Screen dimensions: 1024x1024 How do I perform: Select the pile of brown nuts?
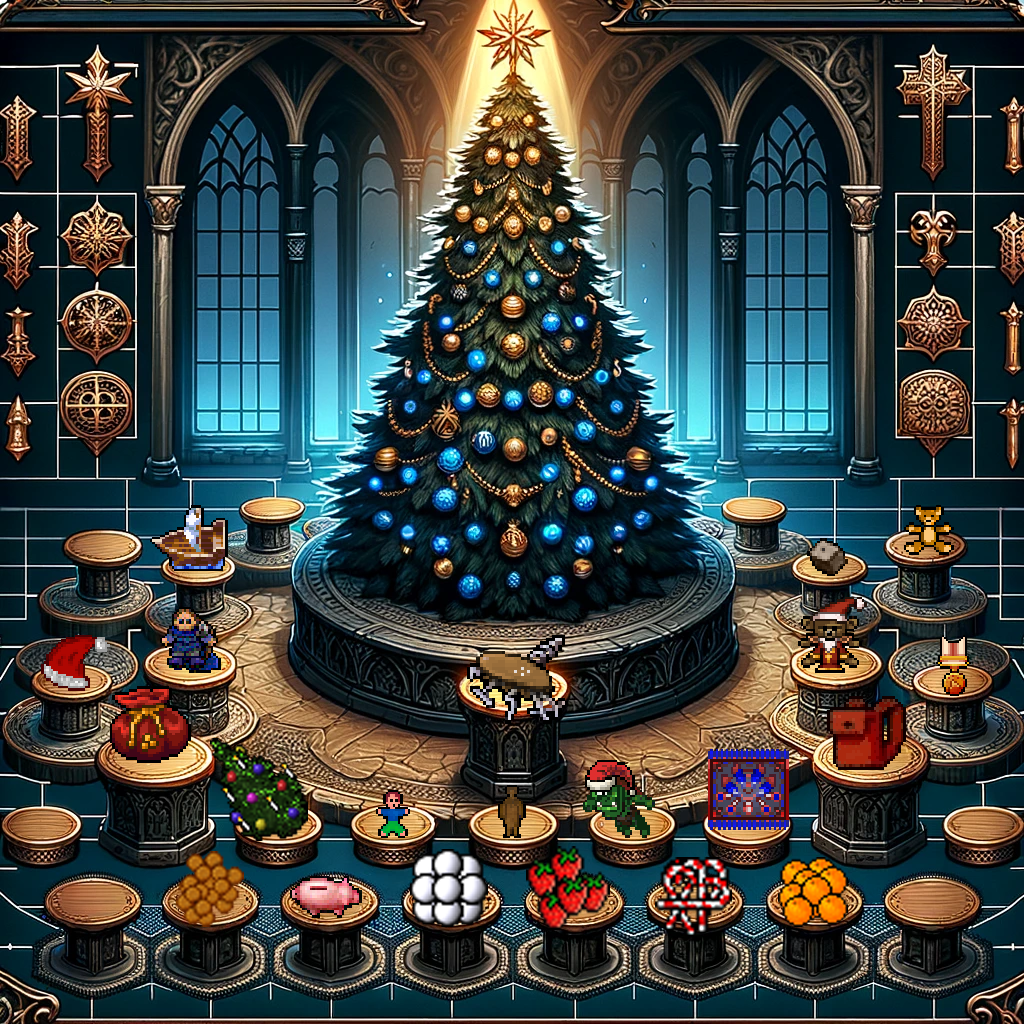[x=209, y=882]
